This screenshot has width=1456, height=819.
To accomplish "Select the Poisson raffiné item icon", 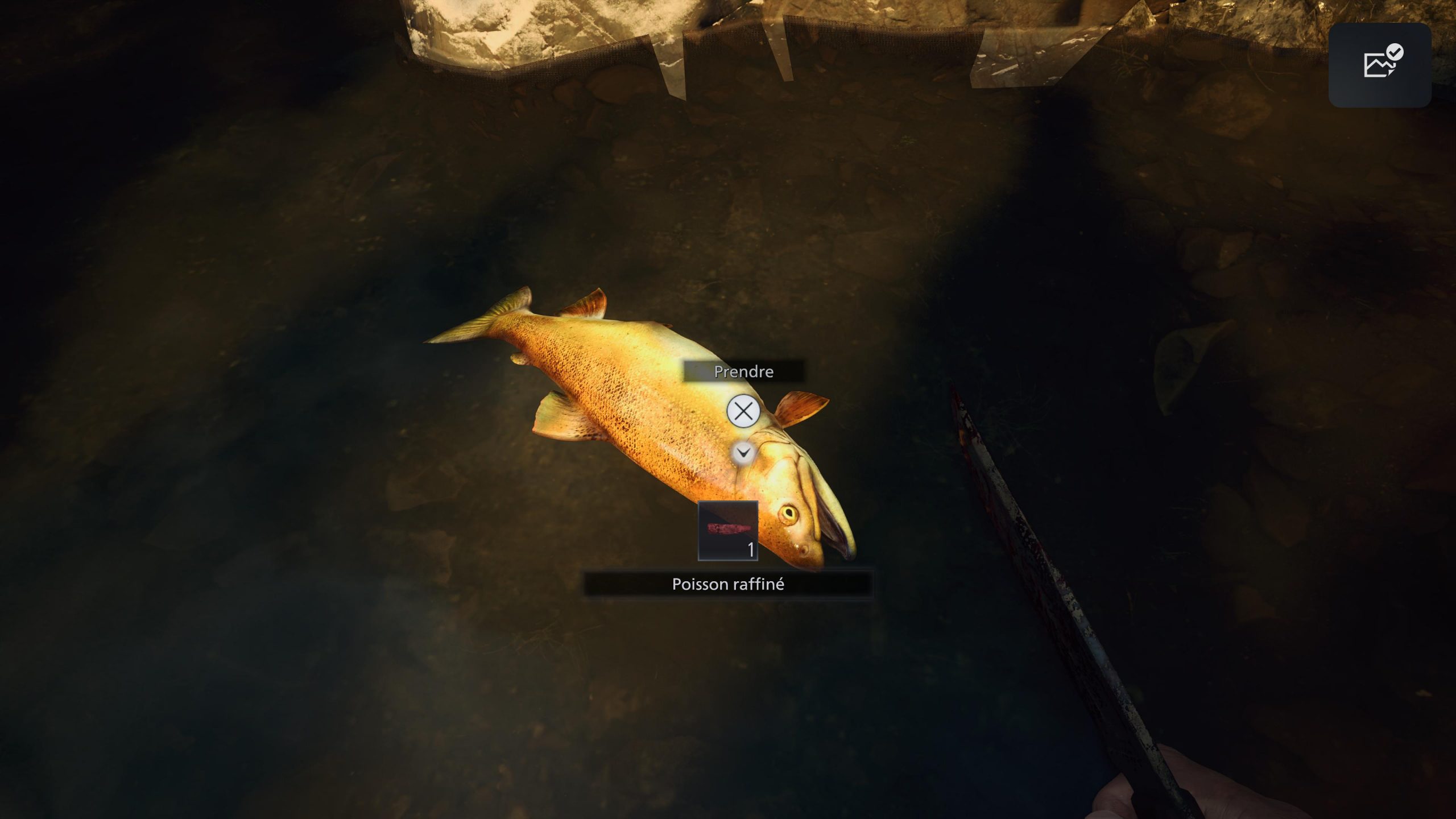I will (728, 531).
